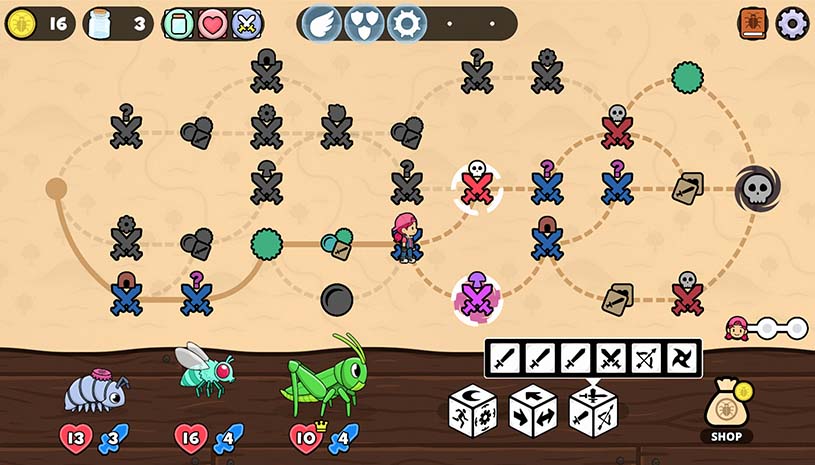Choose the highlighted purple battle node

477,297
